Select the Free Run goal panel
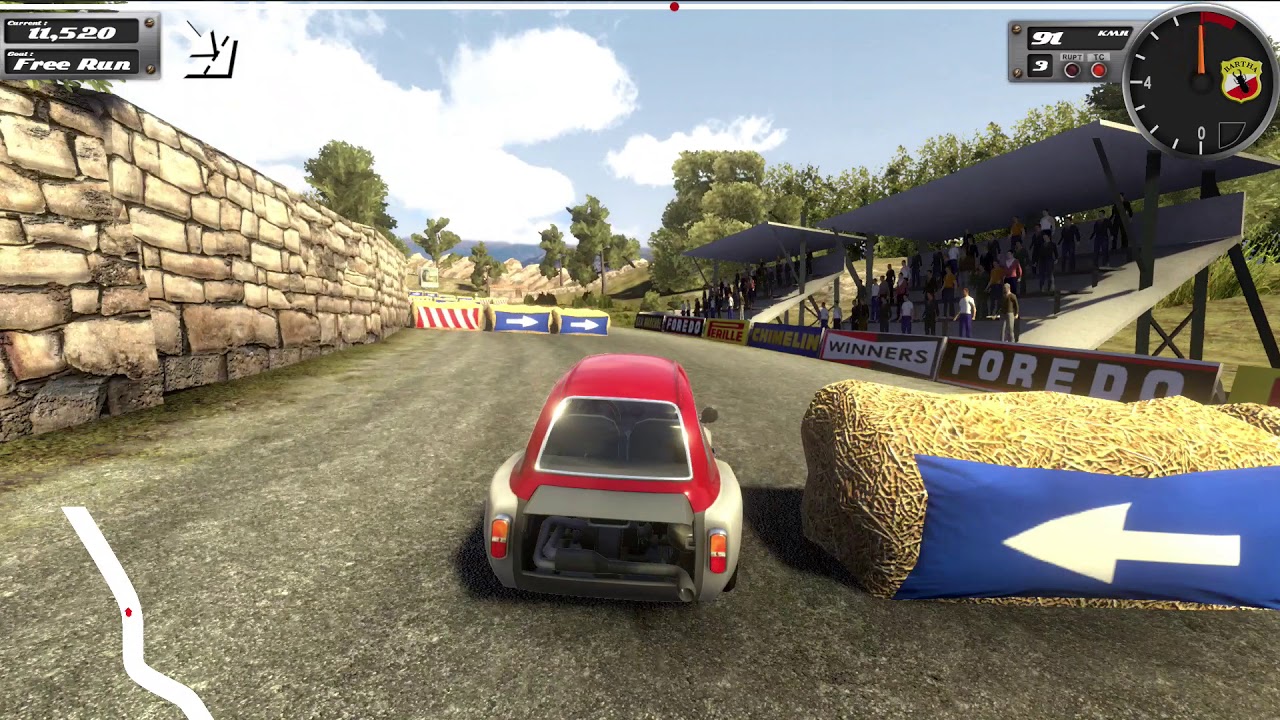This screenshot has height=720, width=1280. click(72, 63)
